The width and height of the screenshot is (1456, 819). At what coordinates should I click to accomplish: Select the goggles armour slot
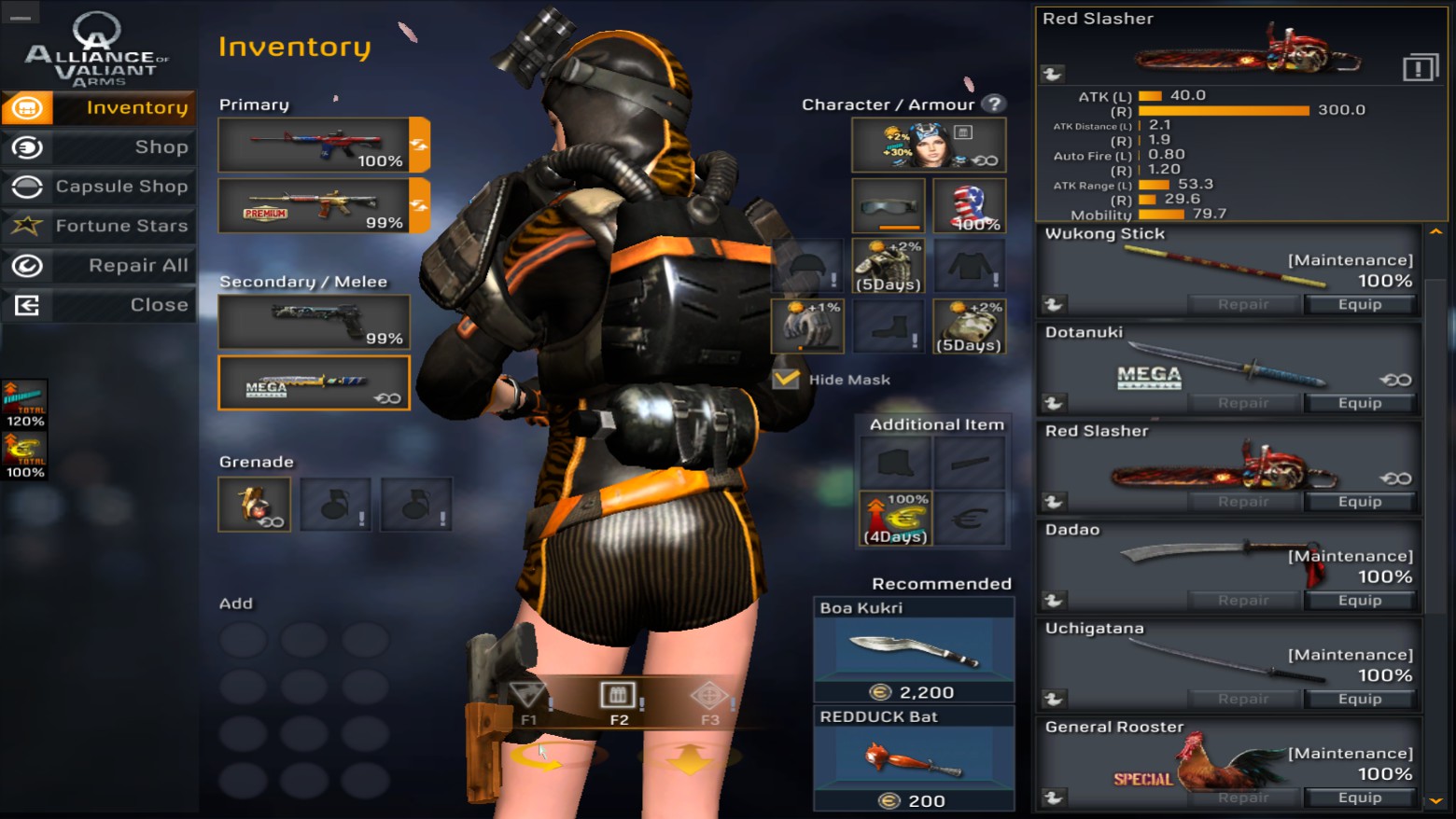(x=888, y=204)
